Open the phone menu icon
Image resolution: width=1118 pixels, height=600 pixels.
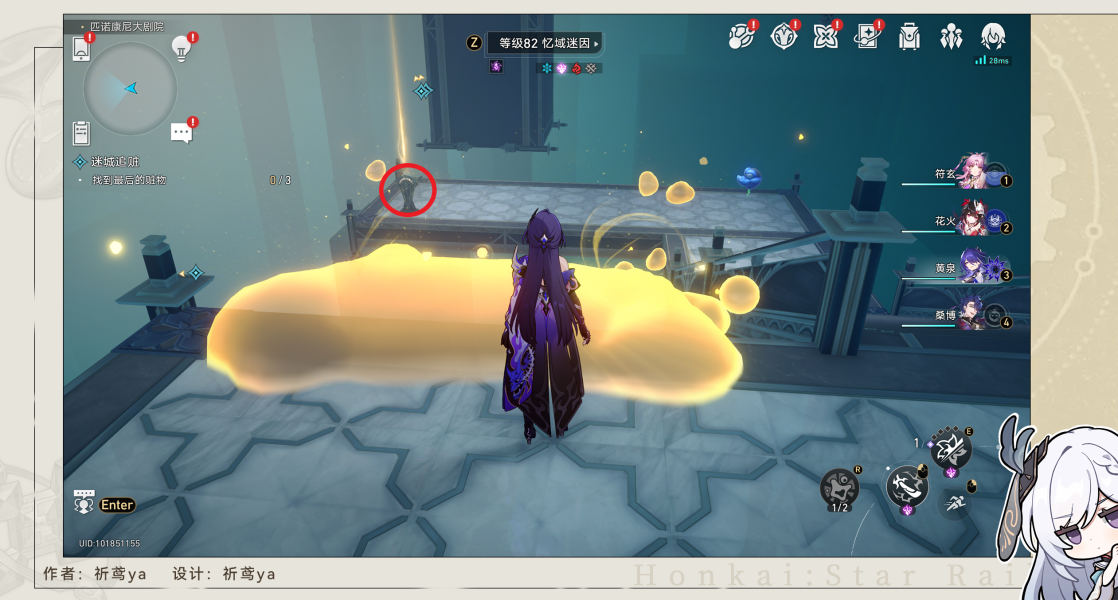pos(82,48)
